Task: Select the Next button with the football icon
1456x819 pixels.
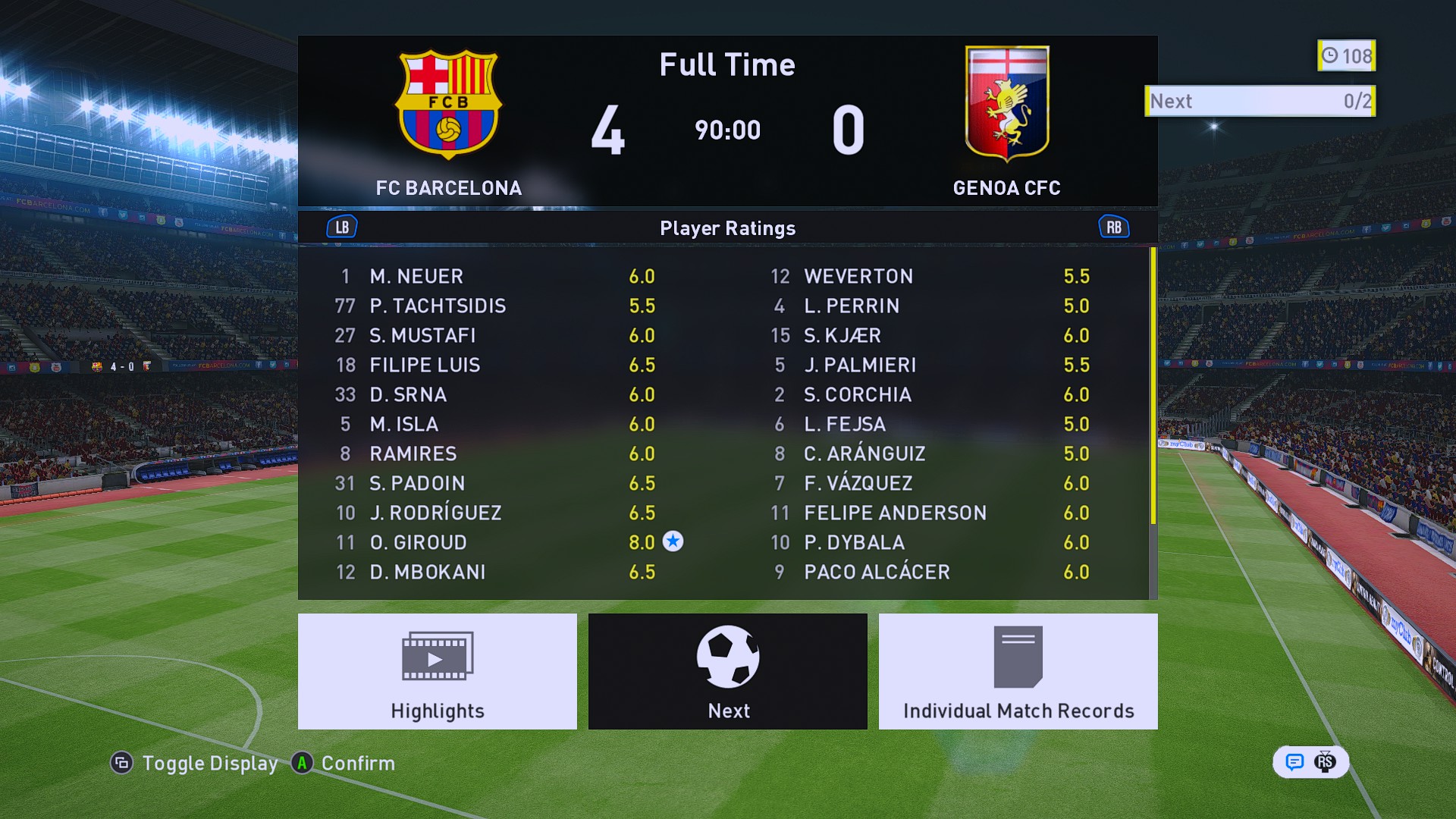Action: (x=727, y=671)
